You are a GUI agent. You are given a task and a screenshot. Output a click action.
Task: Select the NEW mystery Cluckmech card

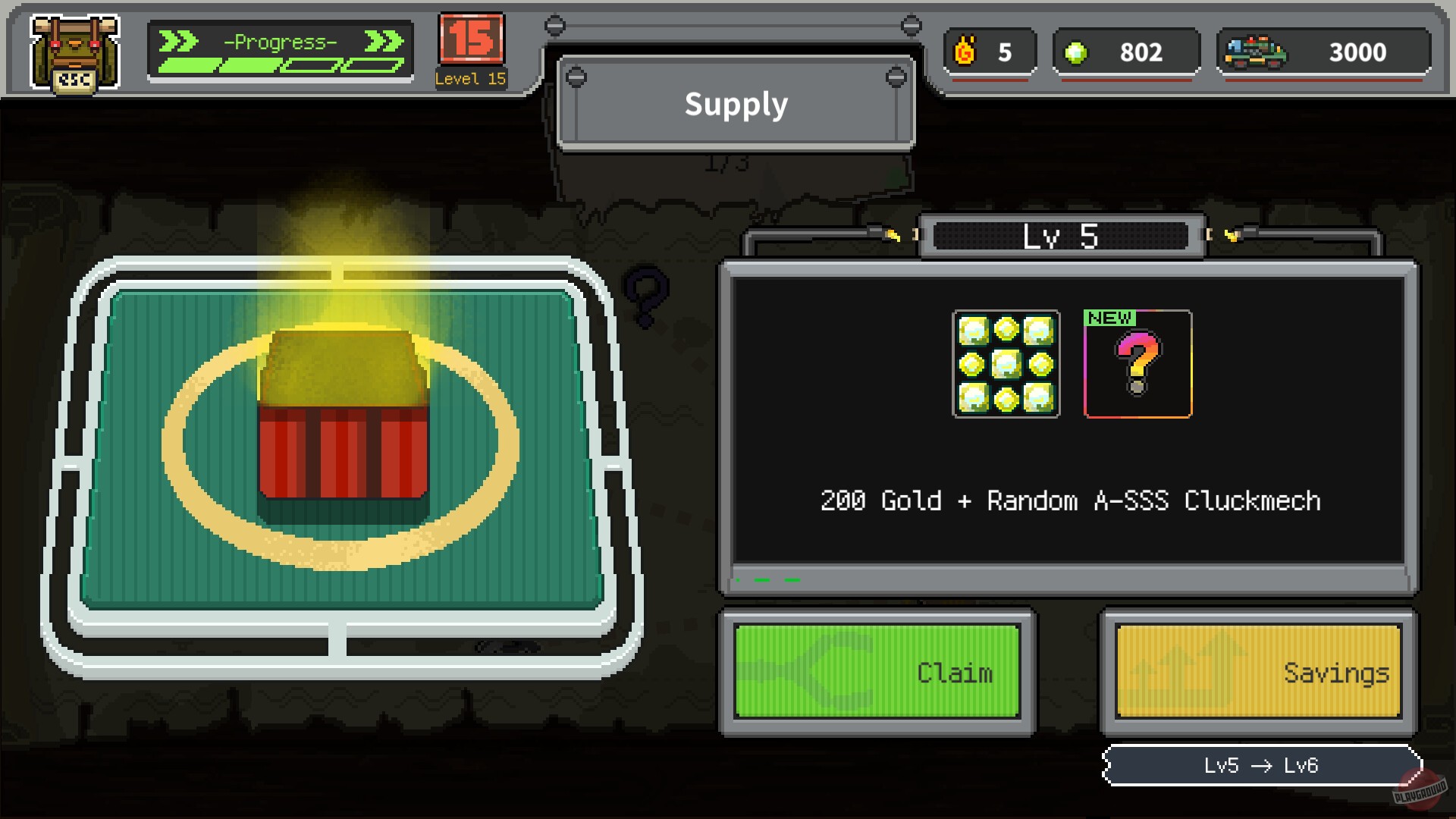(x=1137, y=366)
